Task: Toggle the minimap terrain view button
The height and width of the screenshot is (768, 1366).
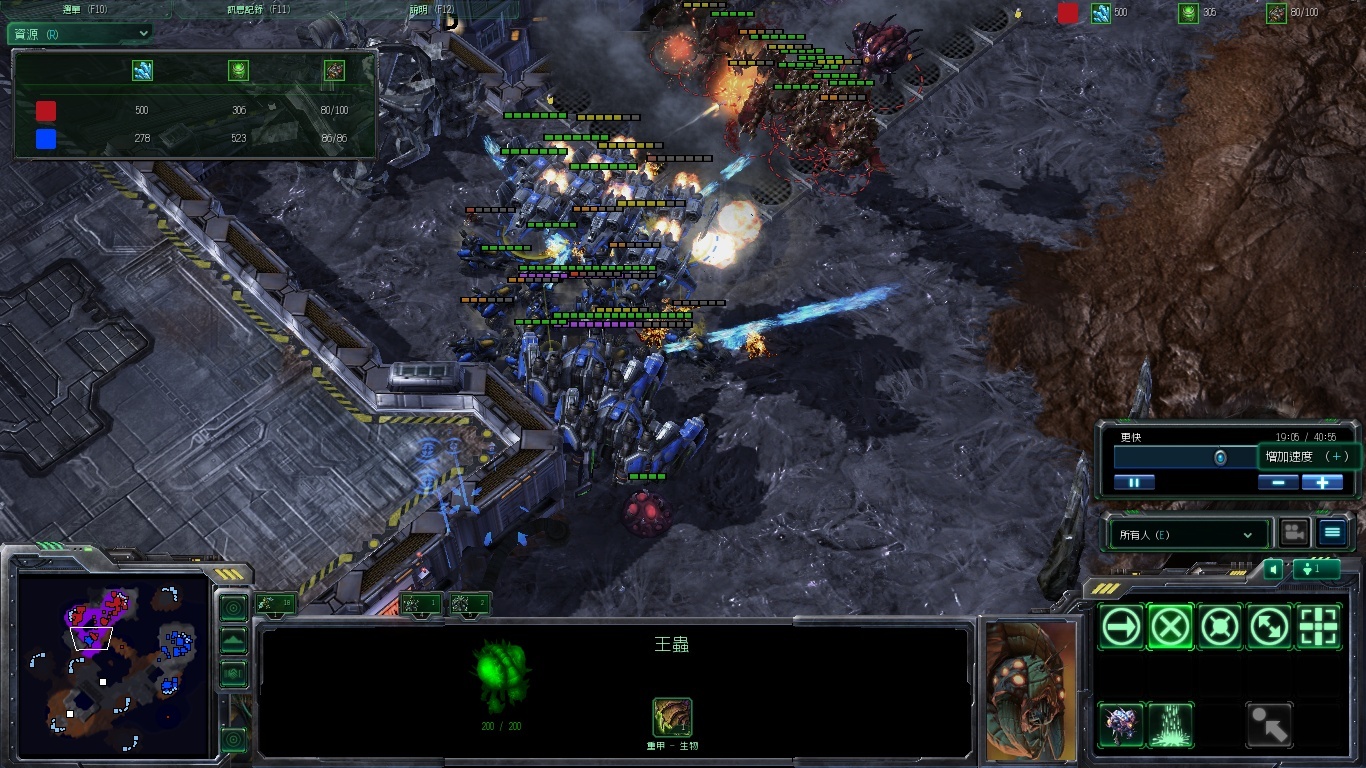Action: (x=233, y=641)
